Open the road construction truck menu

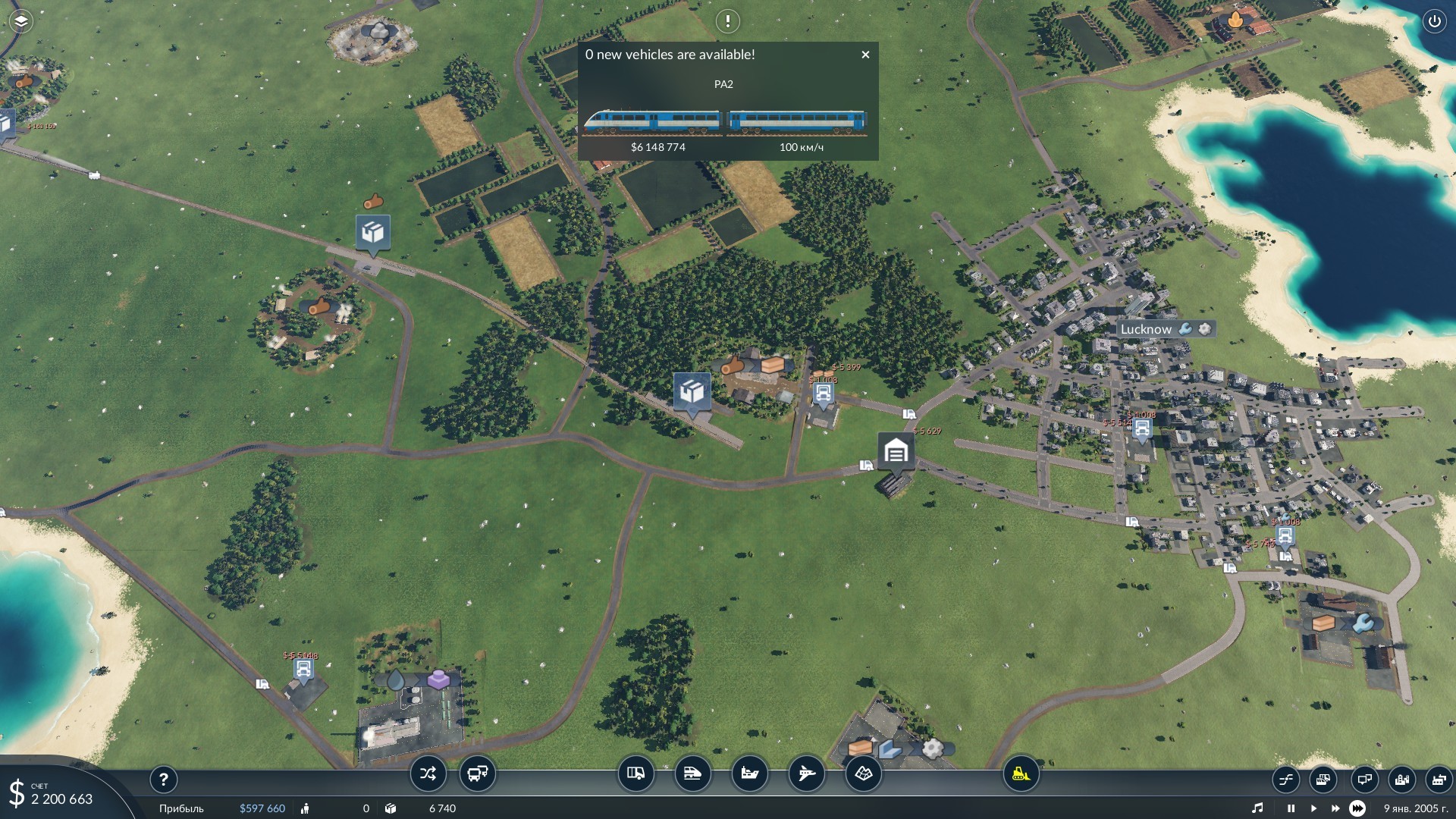coord(635,774)
